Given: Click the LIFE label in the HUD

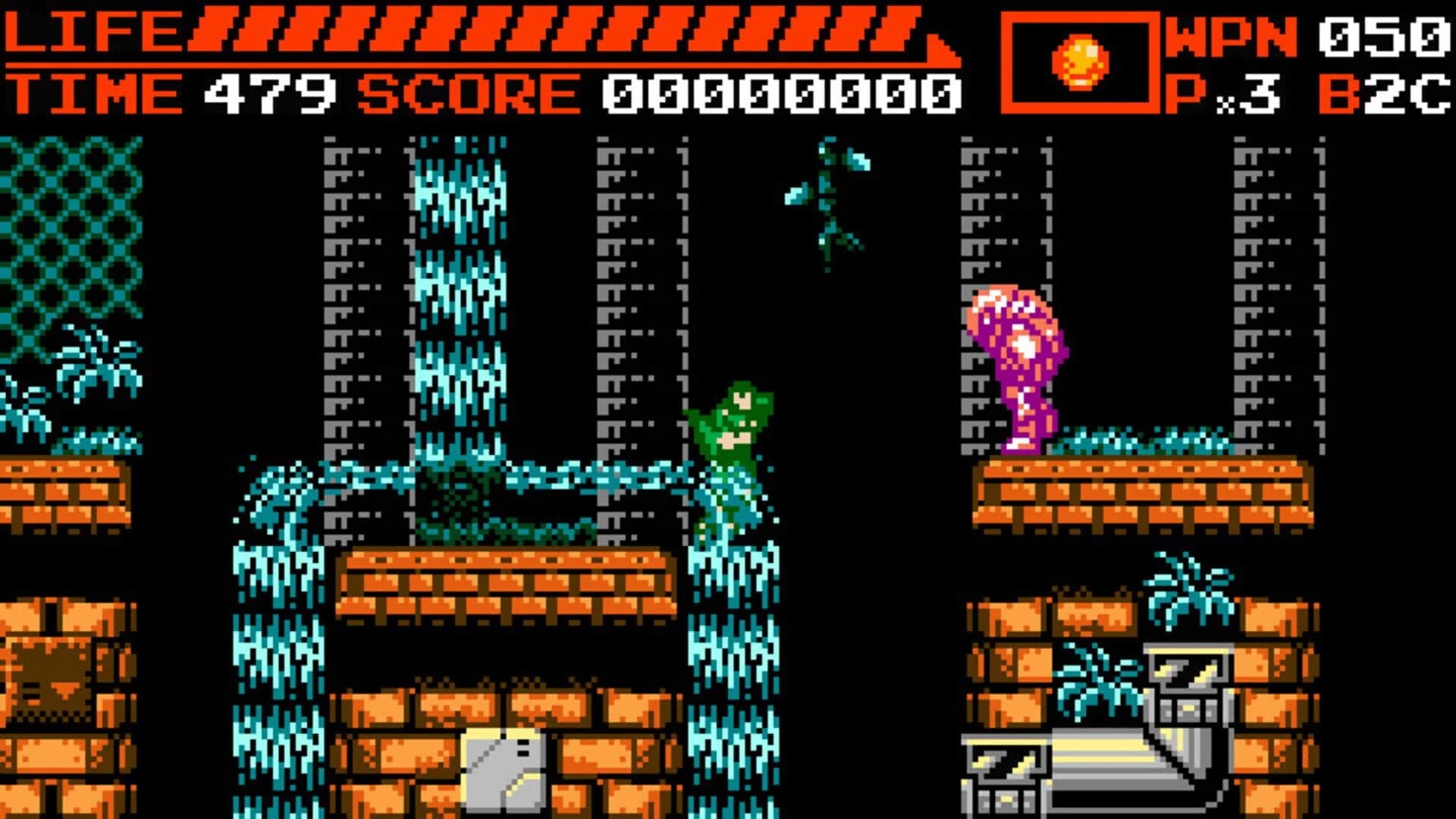Looking at the screenshot, I should [91, 30].
